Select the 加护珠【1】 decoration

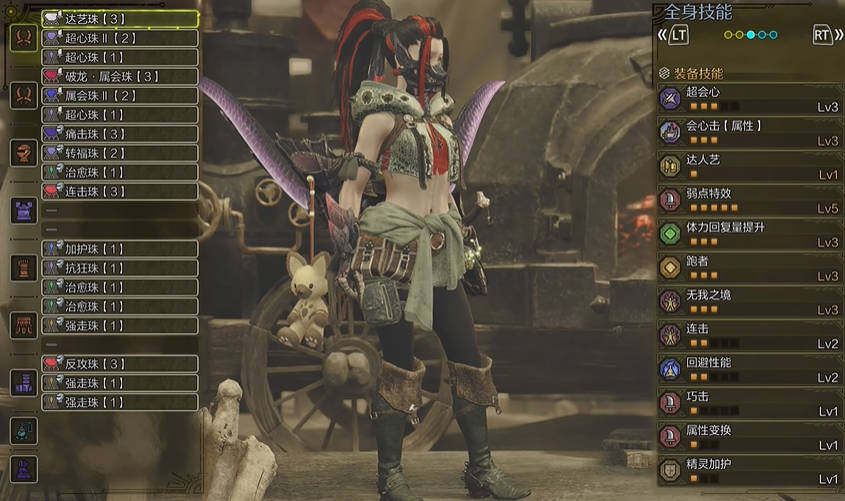tap(119, 249)
